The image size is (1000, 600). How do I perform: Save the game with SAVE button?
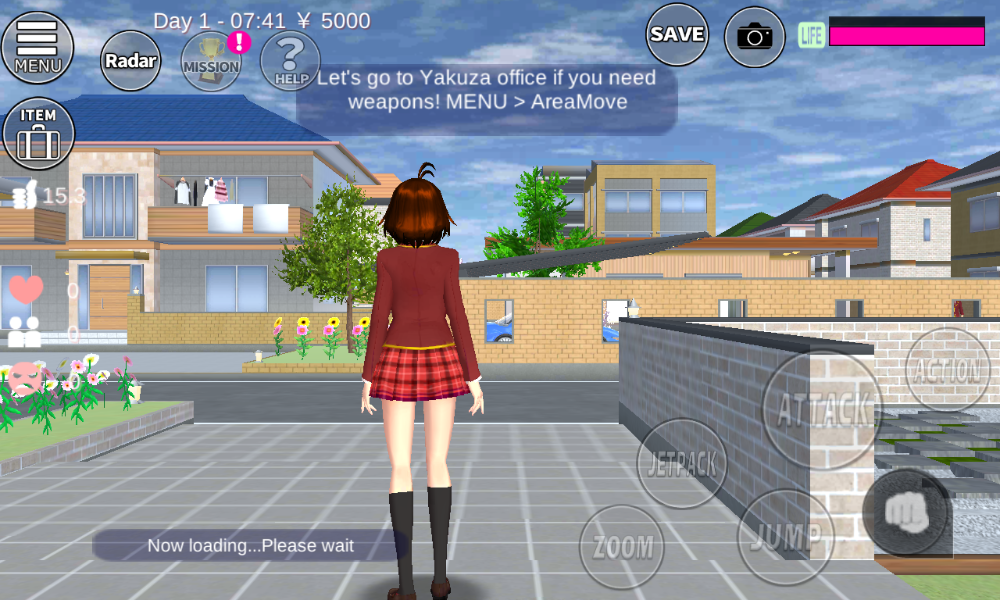[x=677, y=34]
